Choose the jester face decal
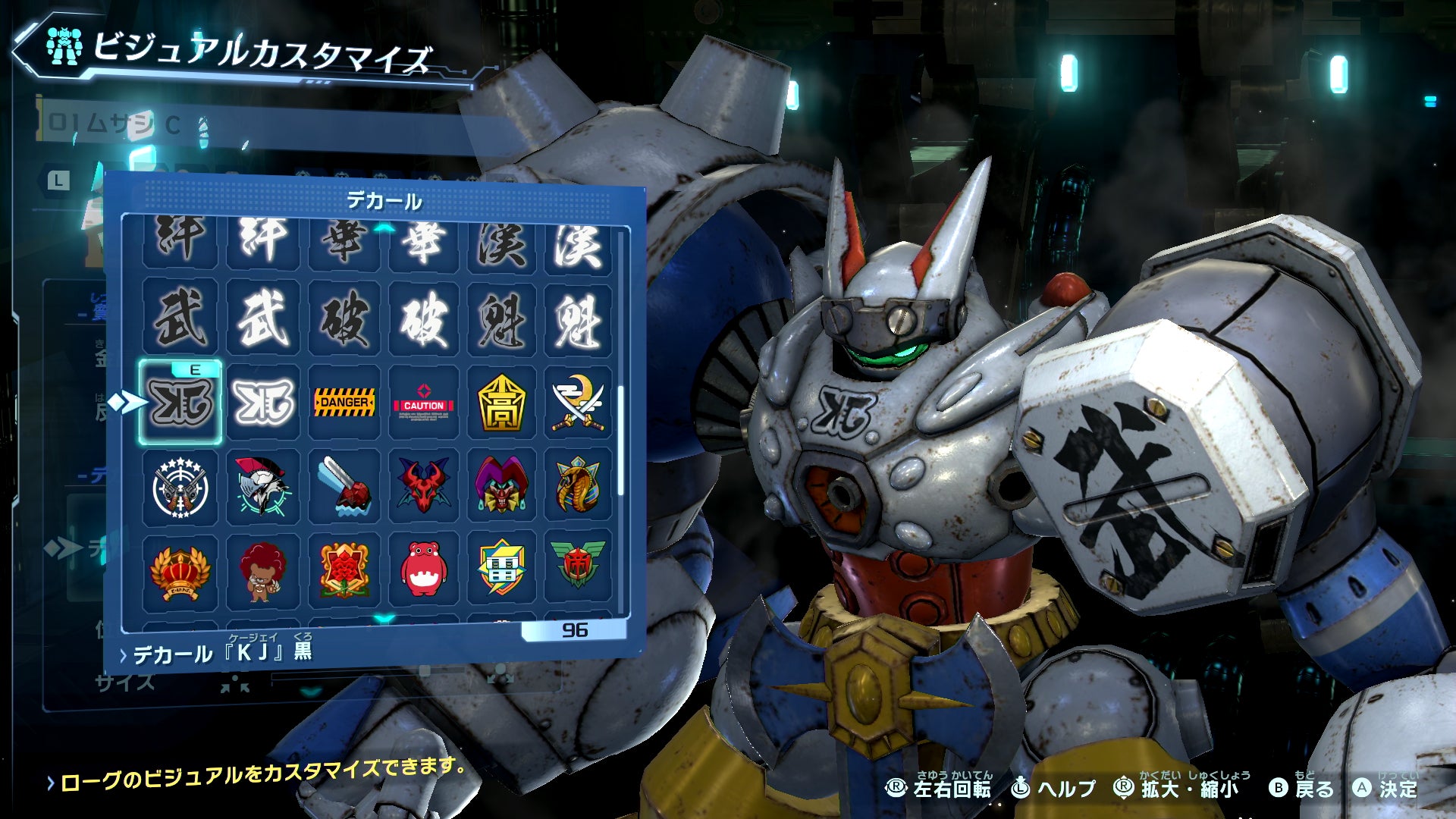The height and width of the screenshot is (819, 1456). [501, 487]
